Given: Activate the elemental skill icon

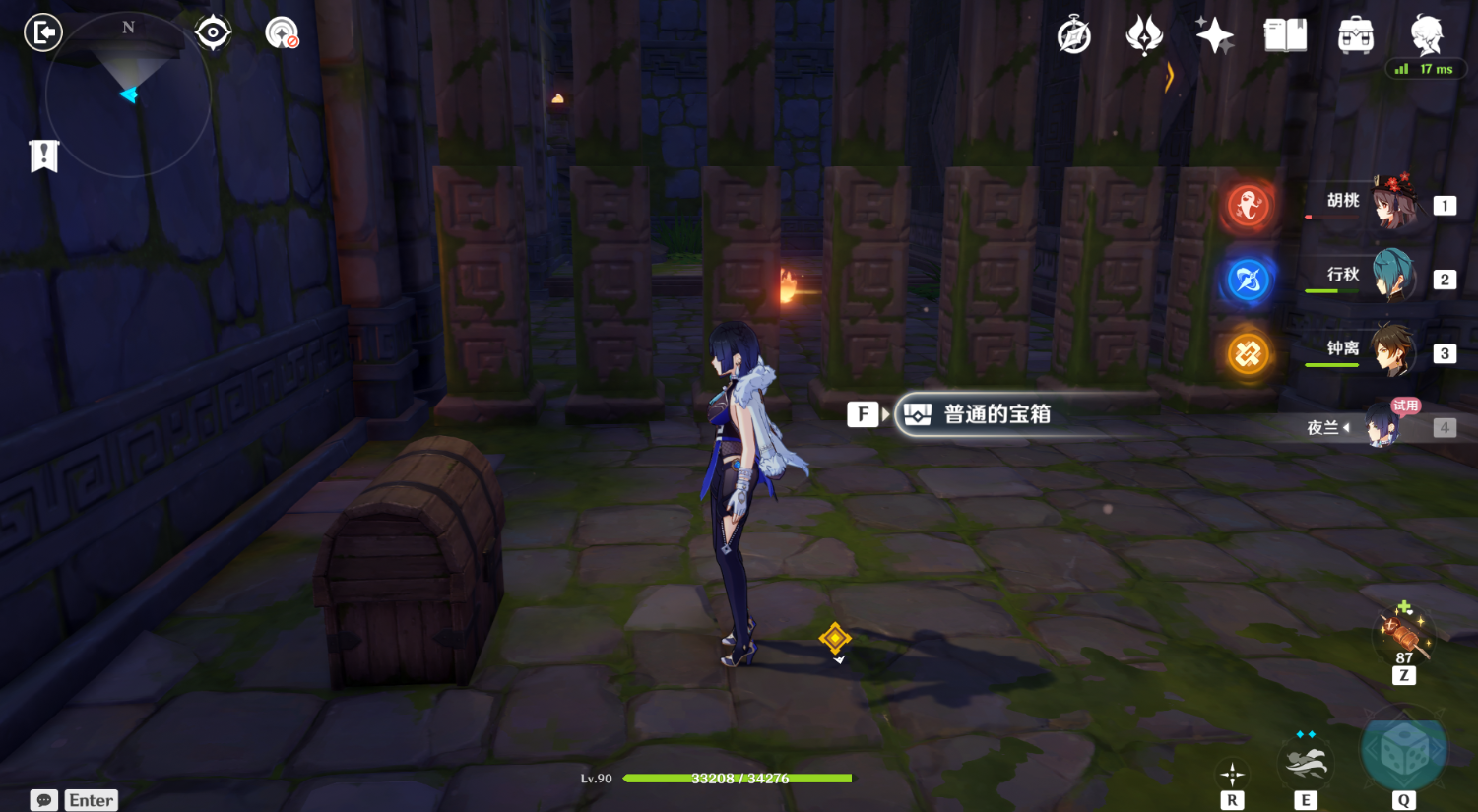Looking at the screenshot, I should 1306,762.
